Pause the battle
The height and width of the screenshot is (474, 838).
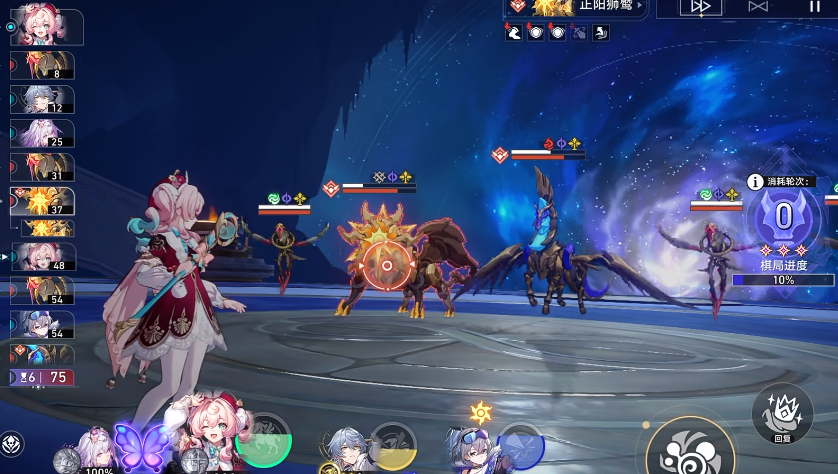814,7
